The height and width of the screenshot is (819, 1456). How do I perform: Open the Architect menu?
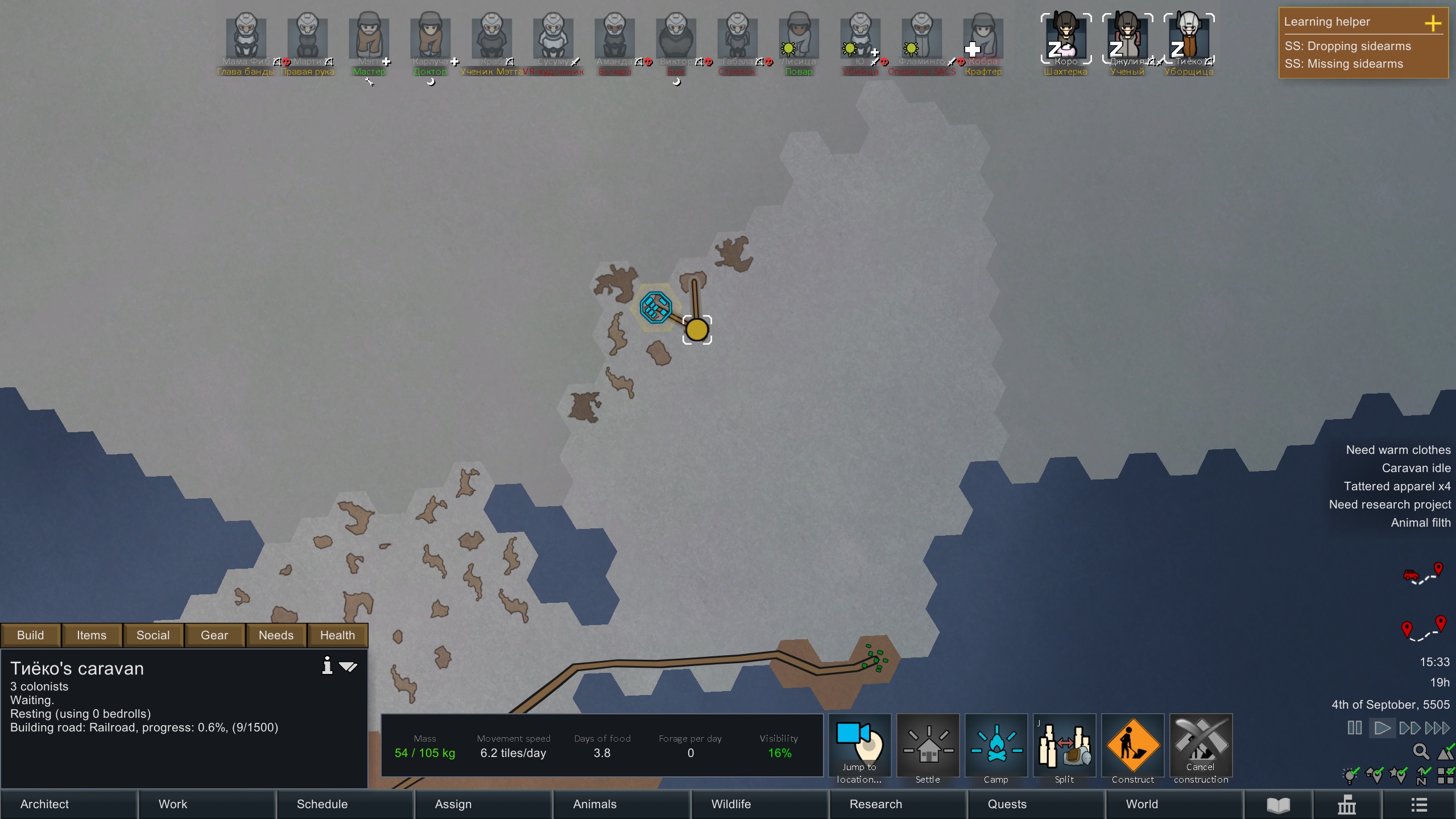[68, 804]
